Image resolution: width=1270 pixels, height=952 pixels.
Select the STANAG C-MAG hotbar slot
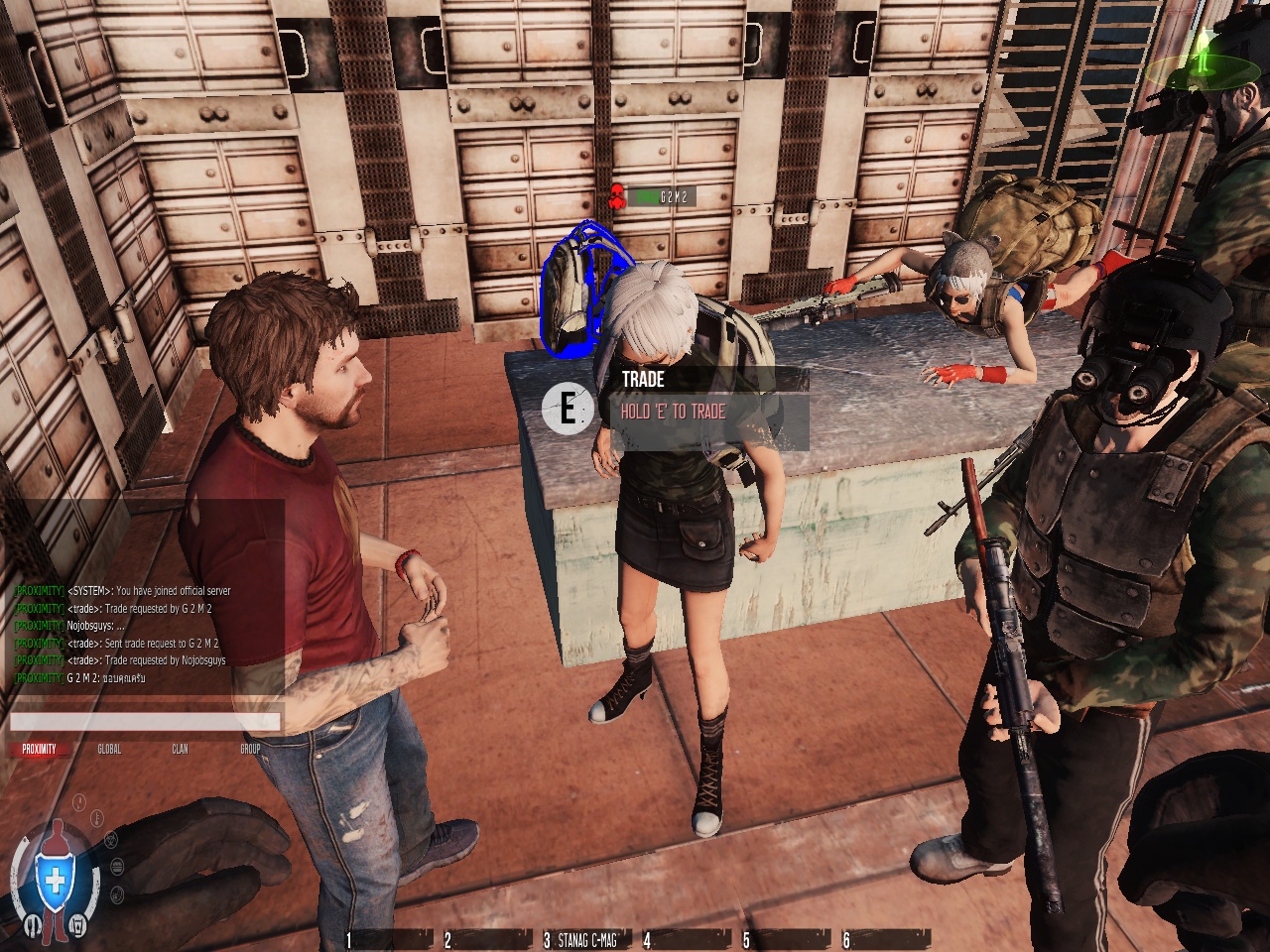click(585, 939)
